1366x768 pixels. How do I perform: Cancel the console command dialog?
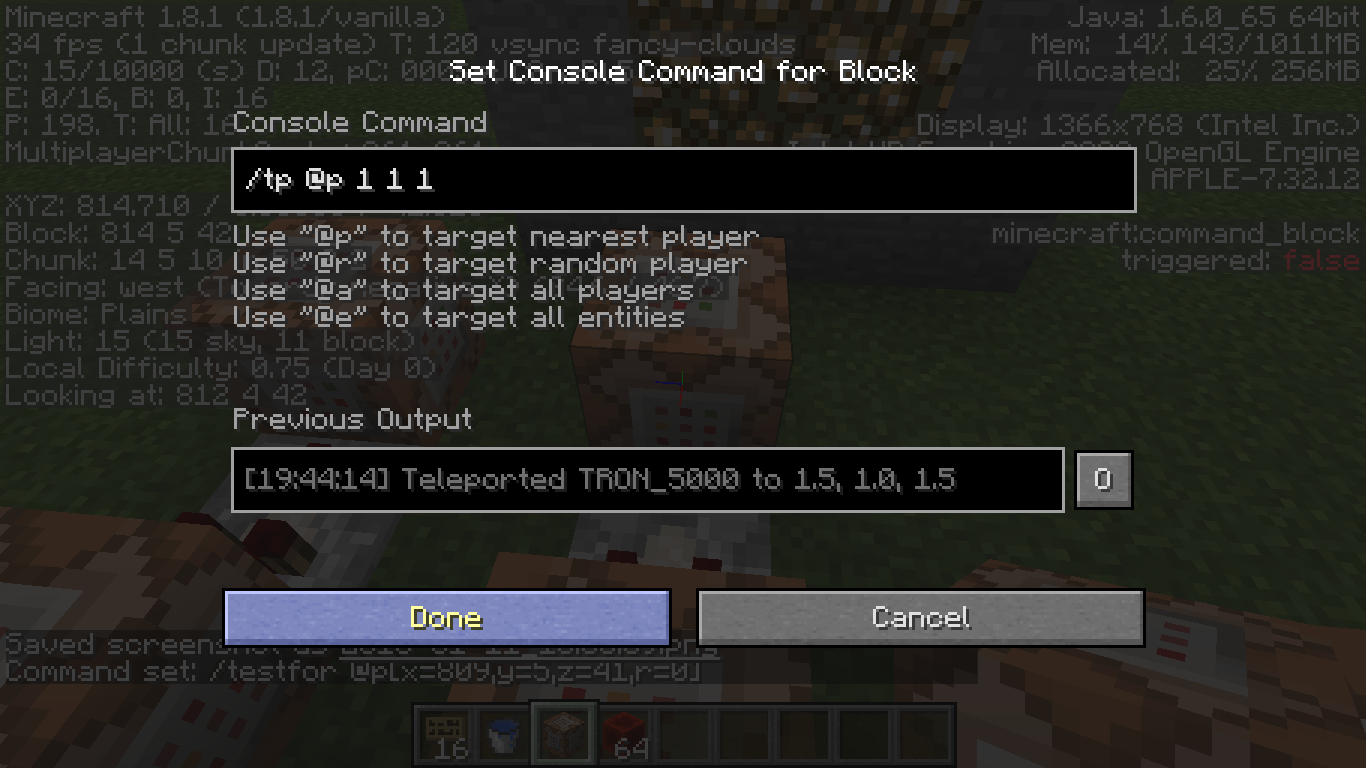click(x=920, y=617)
